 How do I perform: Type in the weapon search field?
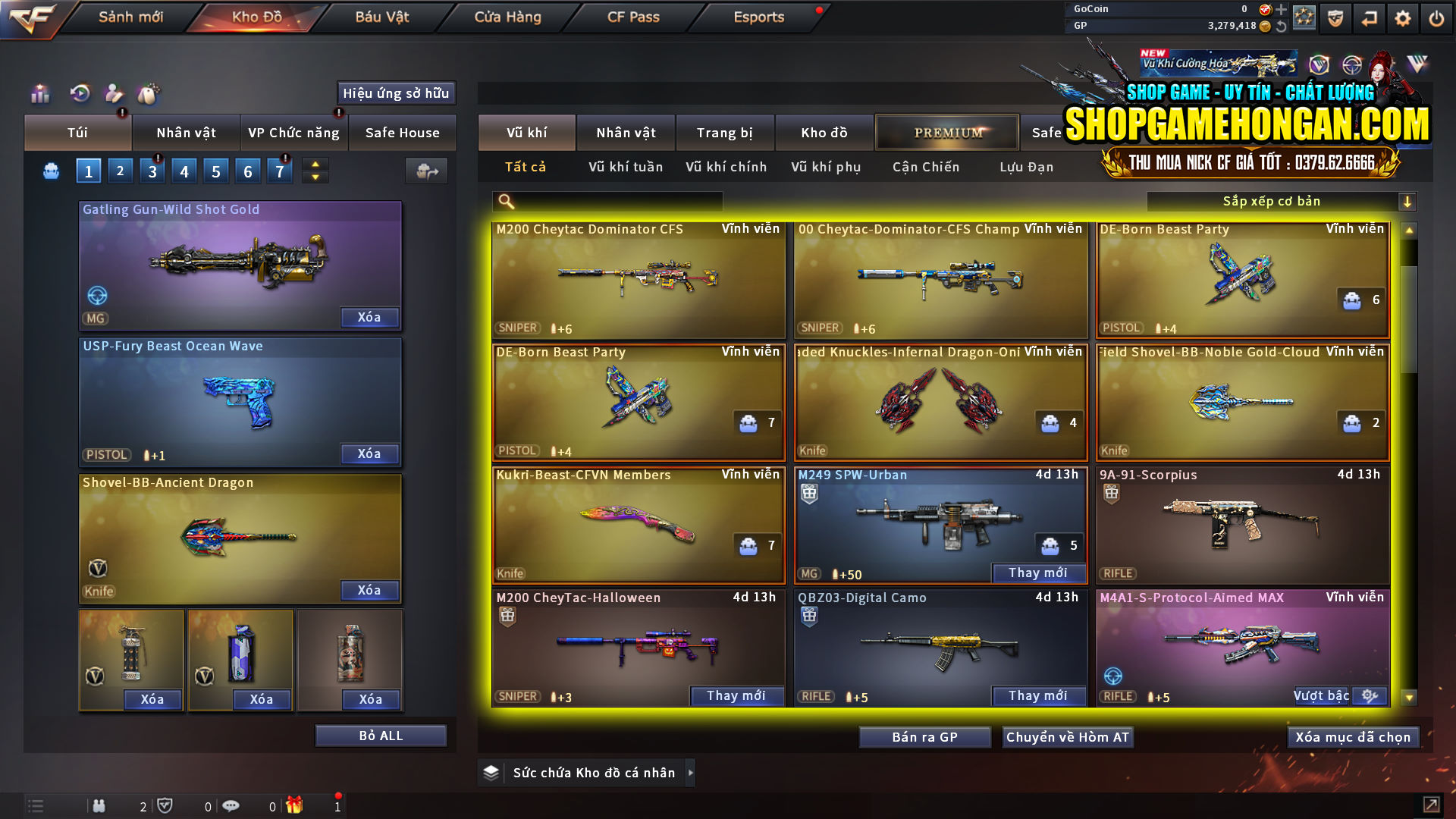click(x=614, y=201)
